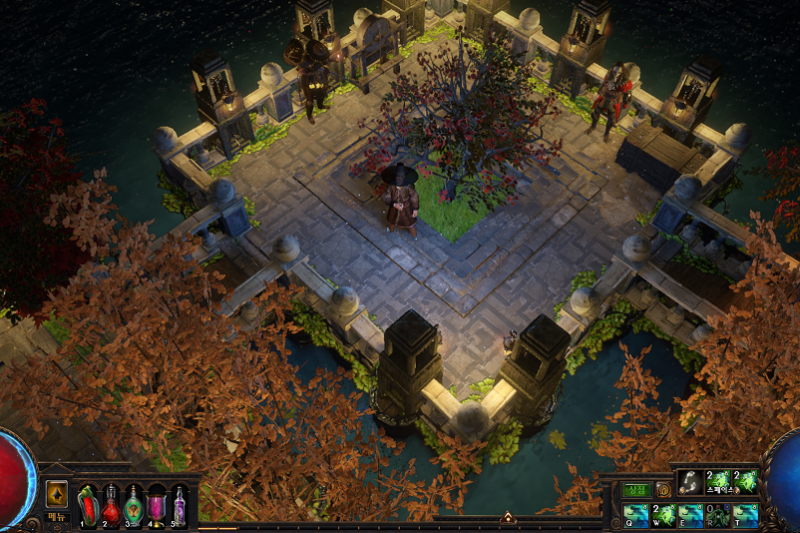Activate the green winged flask in slot 3
The image size is (800, 533).
[x=134, y=505]
